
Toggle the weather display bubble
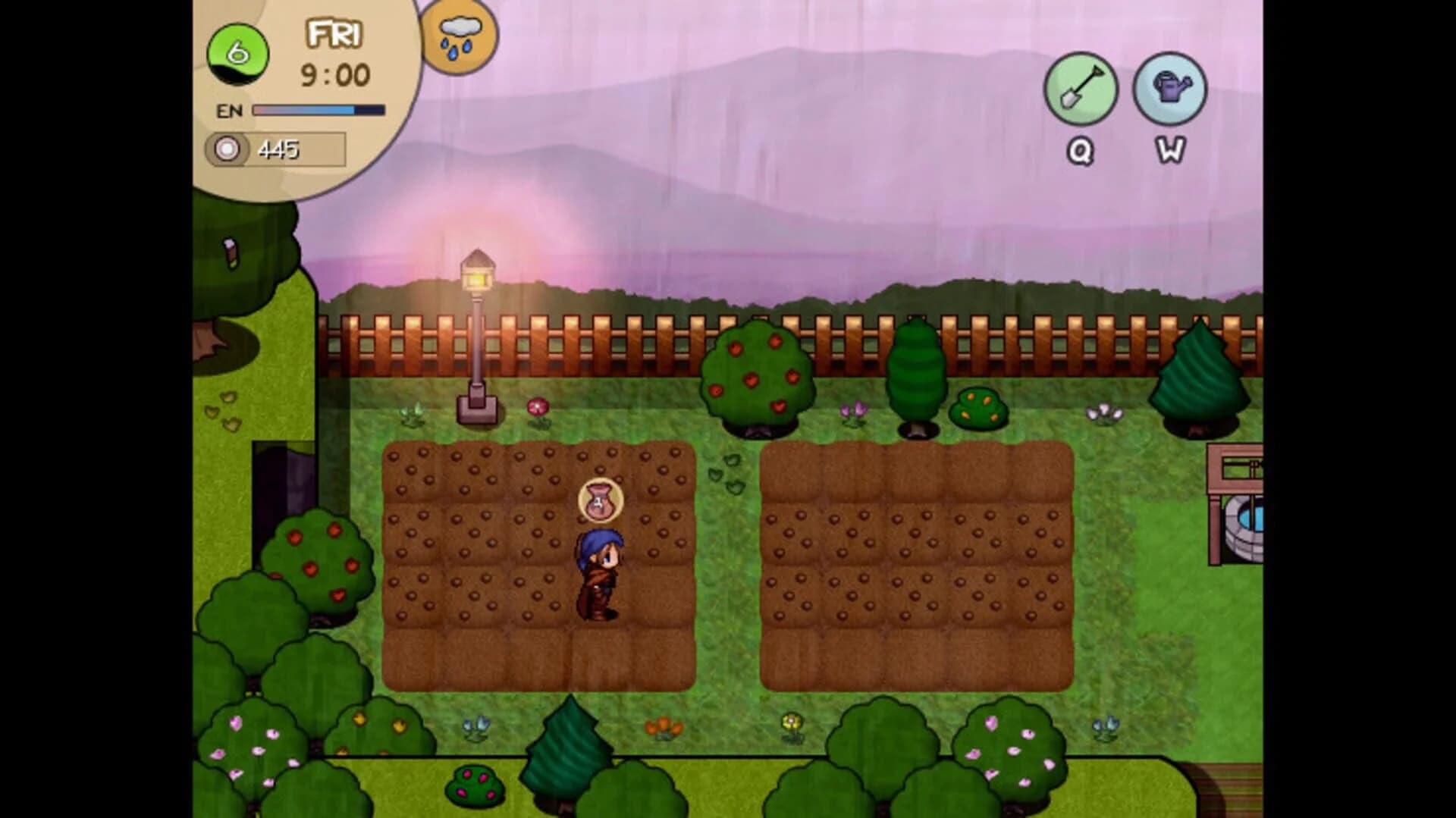[458, 38]
